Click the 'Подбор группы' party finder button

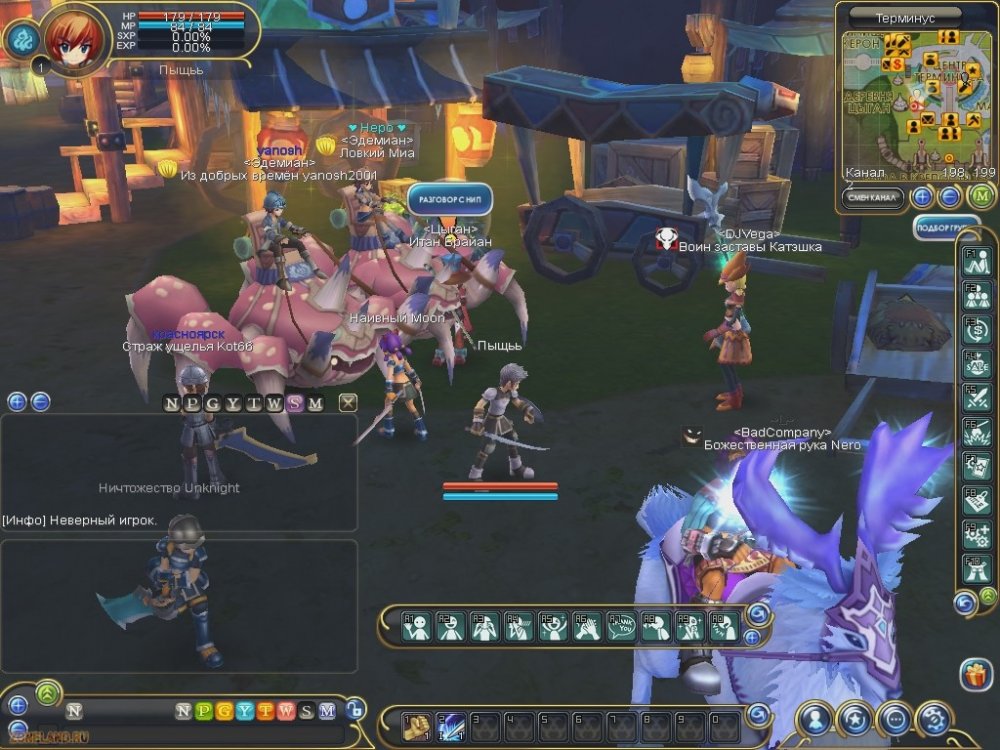[946, 228]
